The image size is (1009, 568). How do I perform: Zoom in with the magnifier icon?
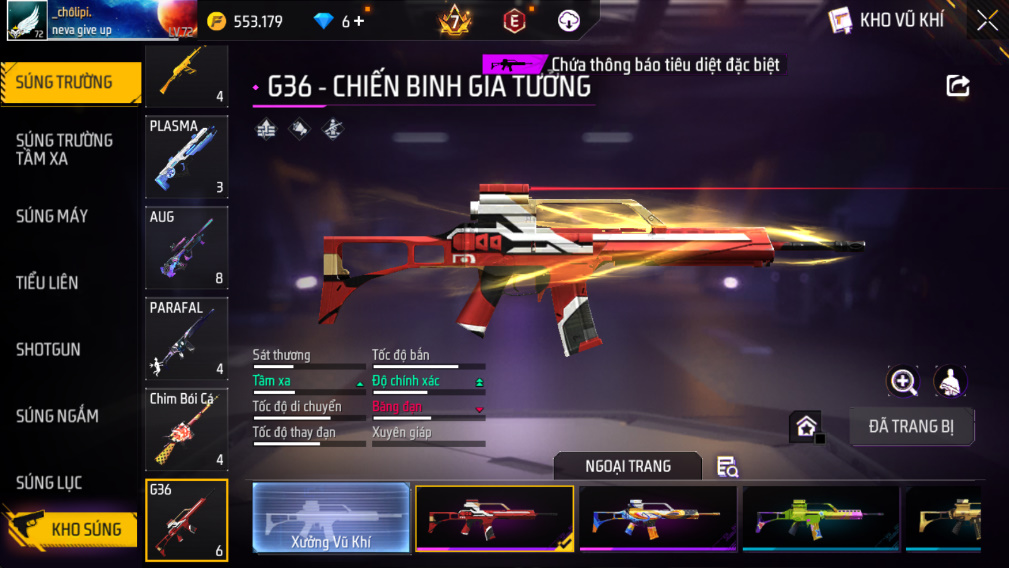coord(903,381)
